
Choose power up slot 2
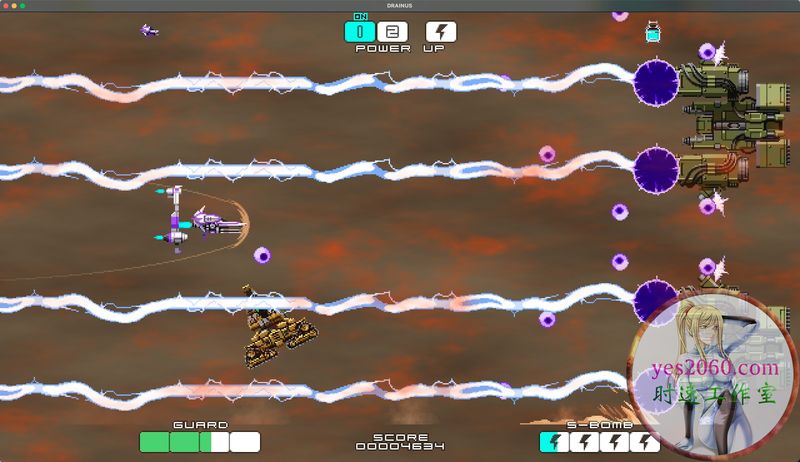[x=392, y=31]
